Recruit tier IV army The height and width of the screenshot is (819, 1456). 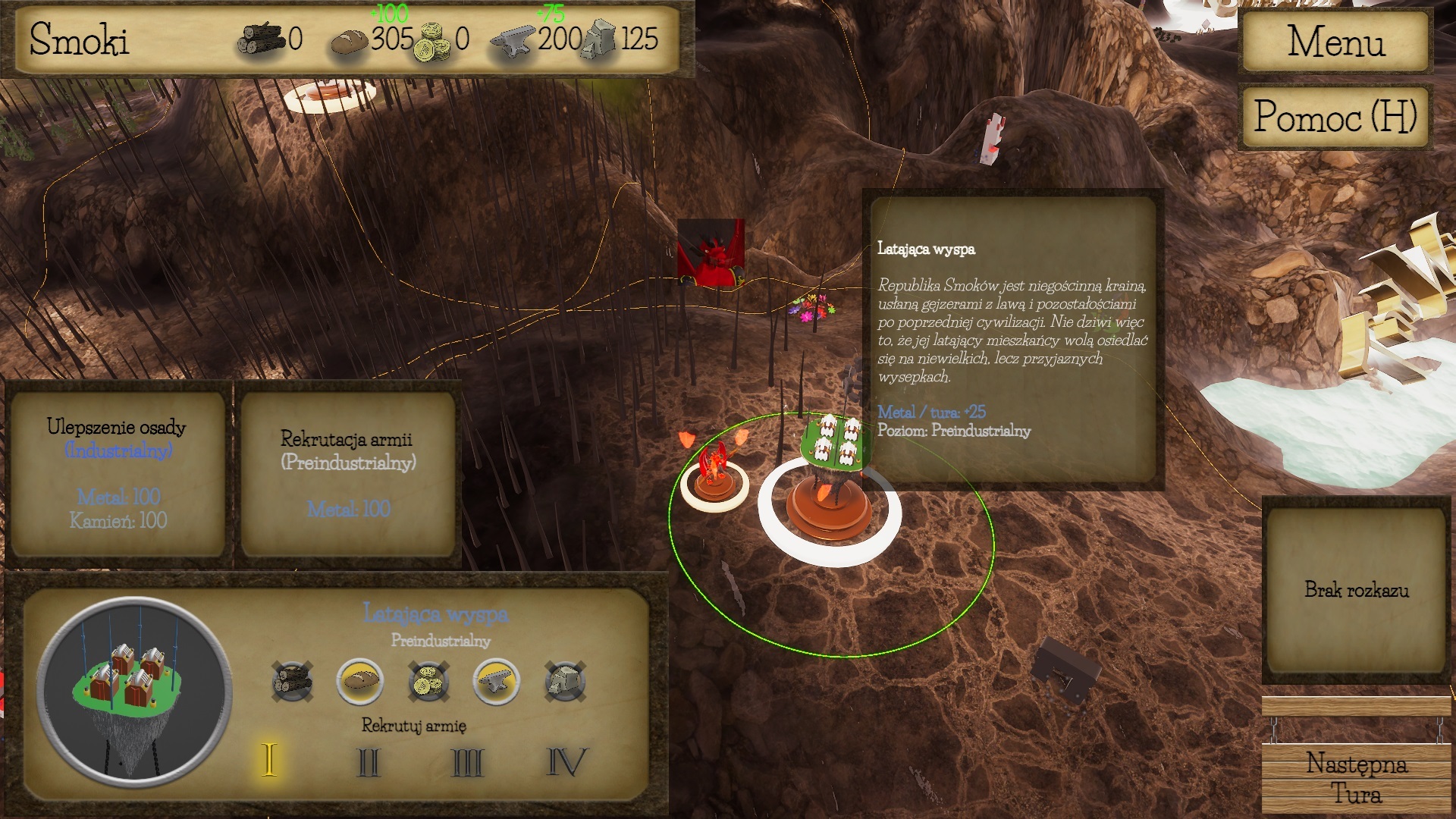tap(566, 761)
